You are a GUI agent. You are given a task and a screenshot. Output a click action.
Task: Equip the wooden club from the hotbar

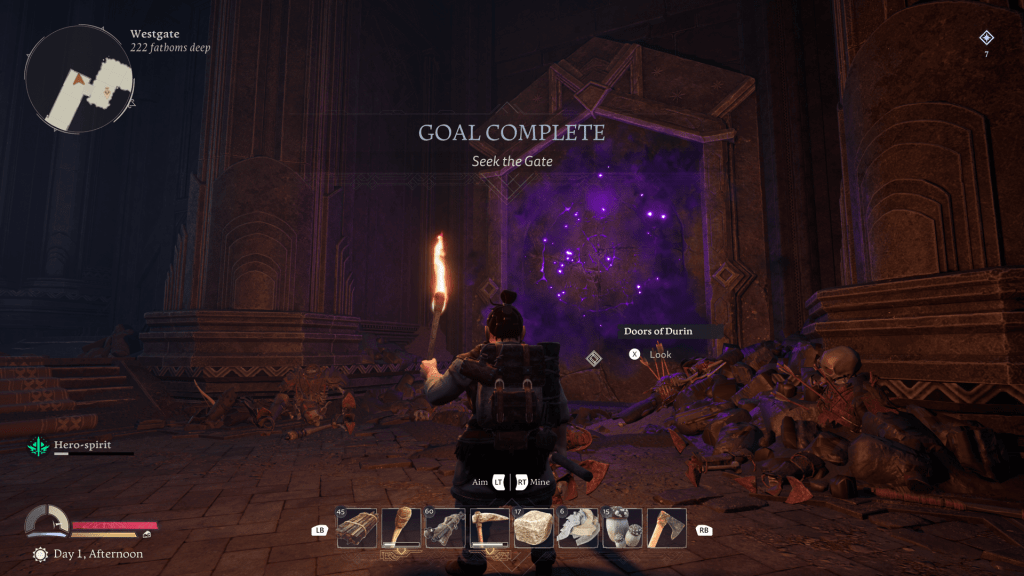click(401, 528)
